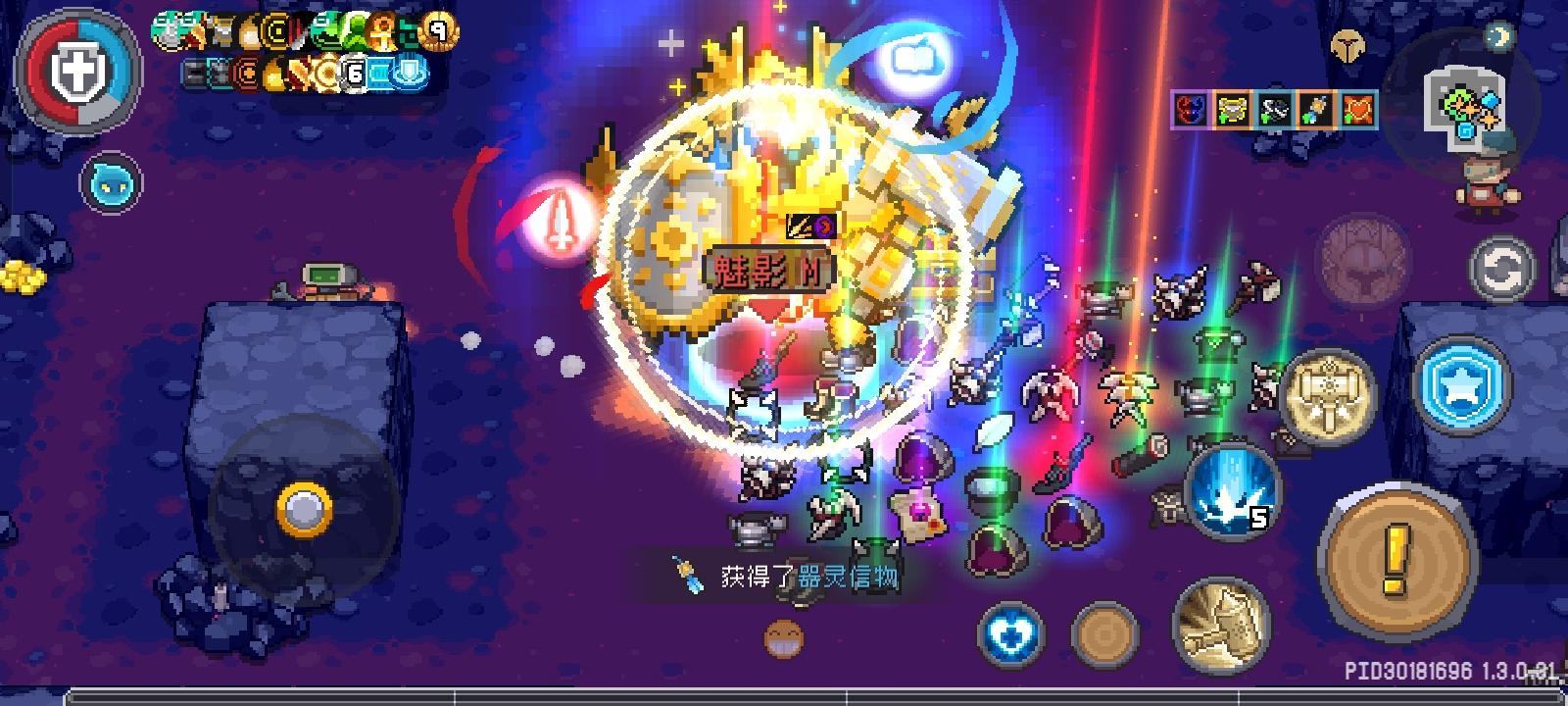Click the blue heart healing skill icon
The width and height of the screenshot is (1568, 706).
tap(1014, 632)
